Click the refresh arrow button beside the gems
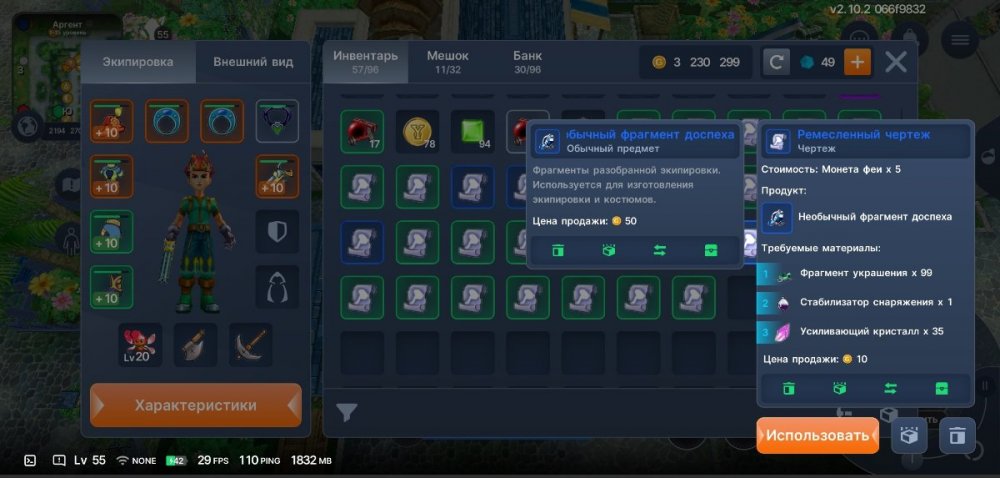The width and height of the screenshot is (1000, 478). point(777,62)
